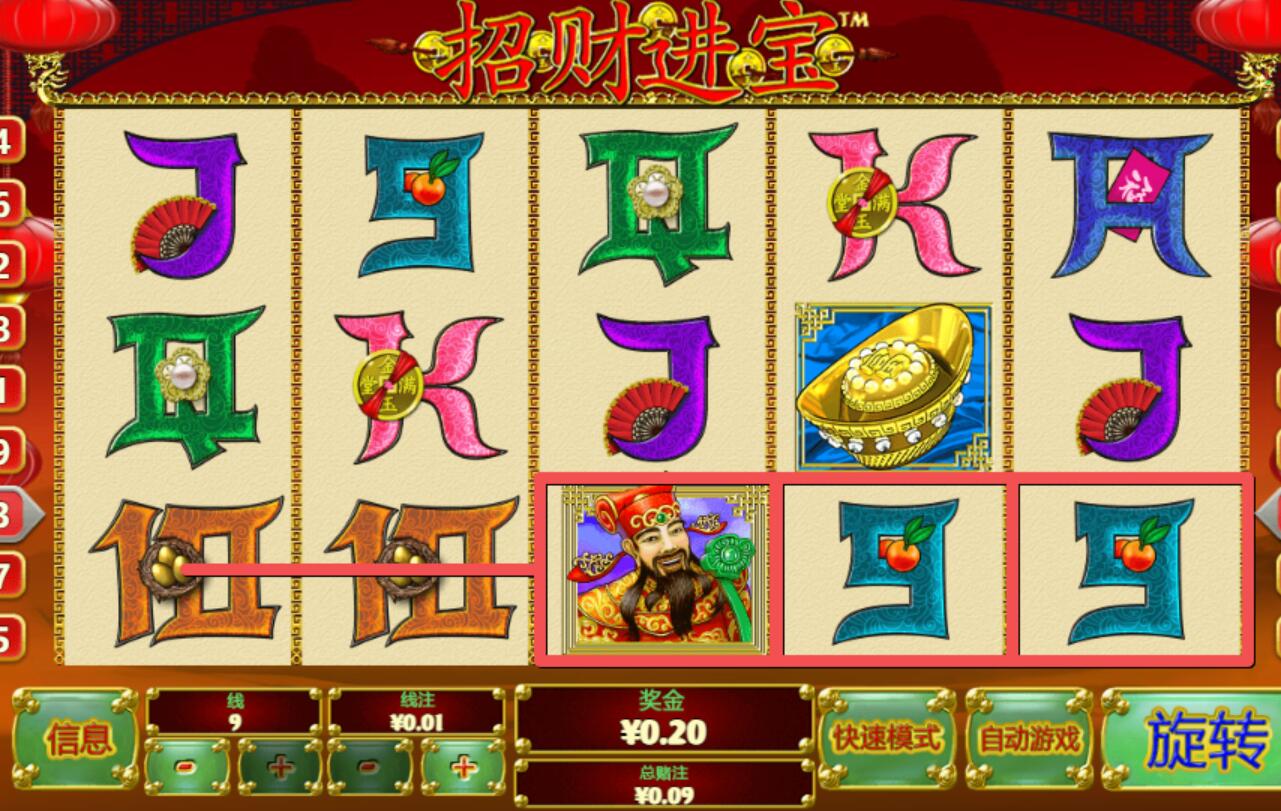
Task: Pick payline number 7 marker
Action: click(x=8, y=575)
